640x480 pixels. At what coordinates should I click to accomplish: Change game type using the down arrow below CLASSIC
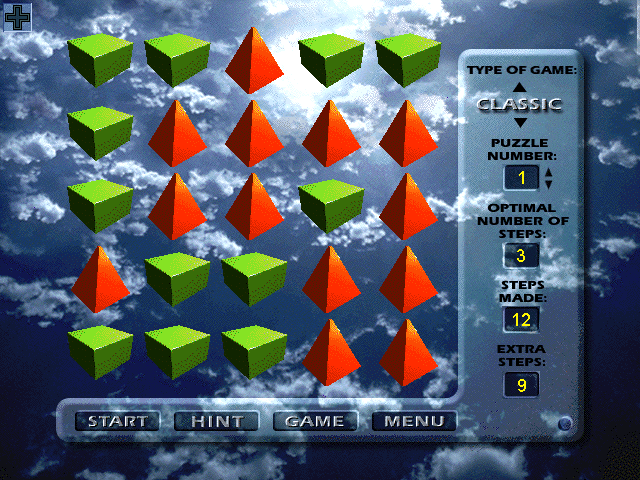[519, 122]
